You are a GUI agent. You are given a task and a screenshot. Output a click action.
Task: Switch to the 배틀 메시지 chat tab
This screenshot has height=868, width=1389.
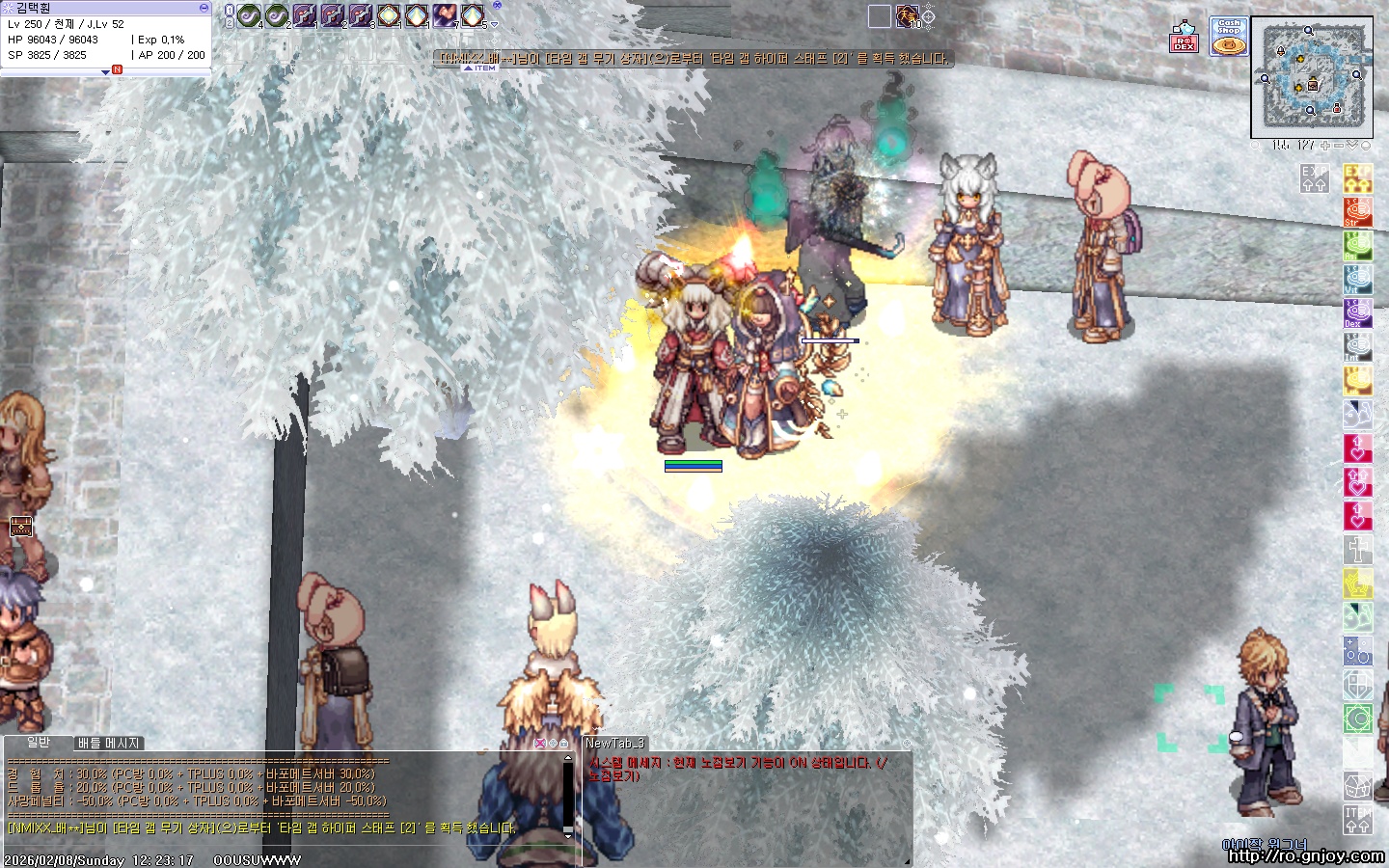tap(109, 743)
